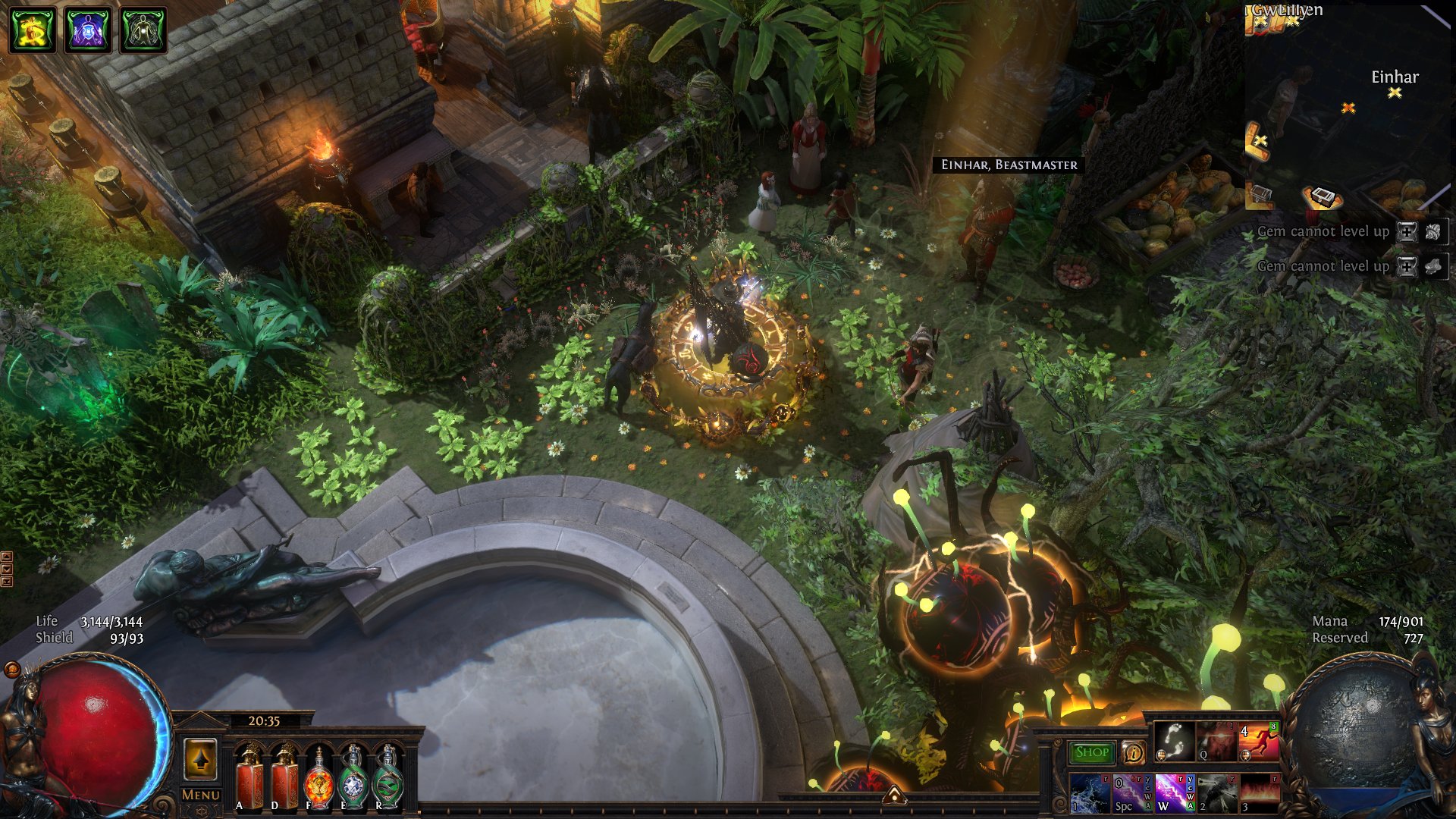Click the gold arrow level-up button
This screenshot has width=1456, height=819.
click(x=200, y=759)
